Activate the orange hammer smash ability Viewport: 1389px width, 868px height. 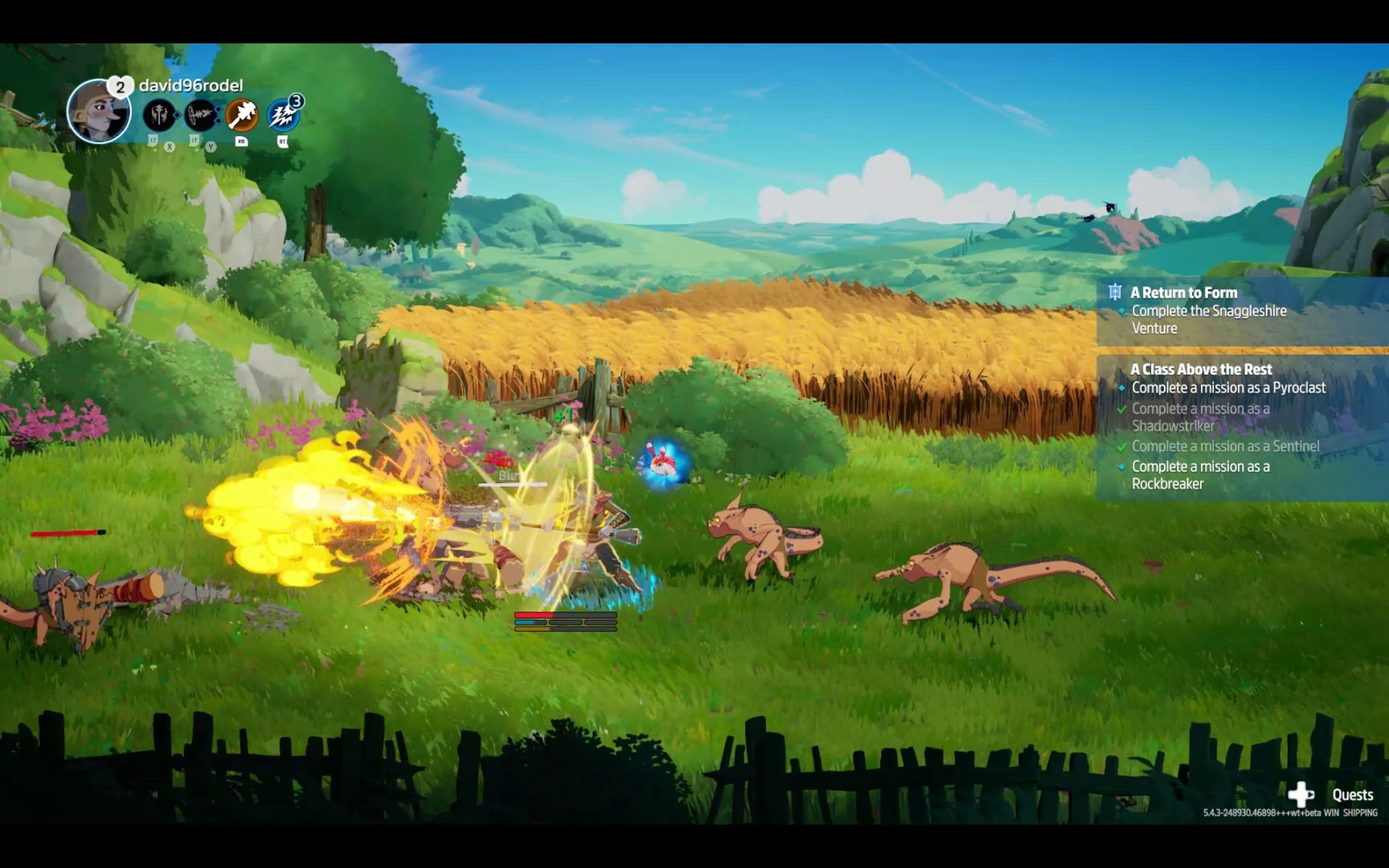(242, 114)
